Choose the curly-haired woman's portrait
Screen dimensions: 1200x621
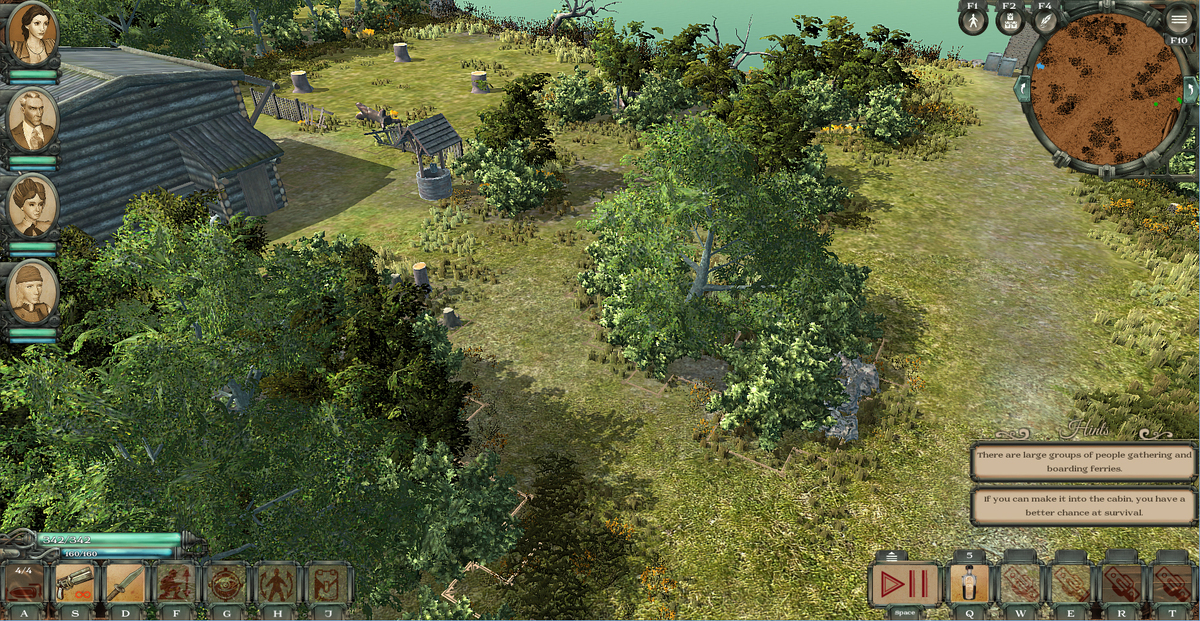[x=32, y=204]
